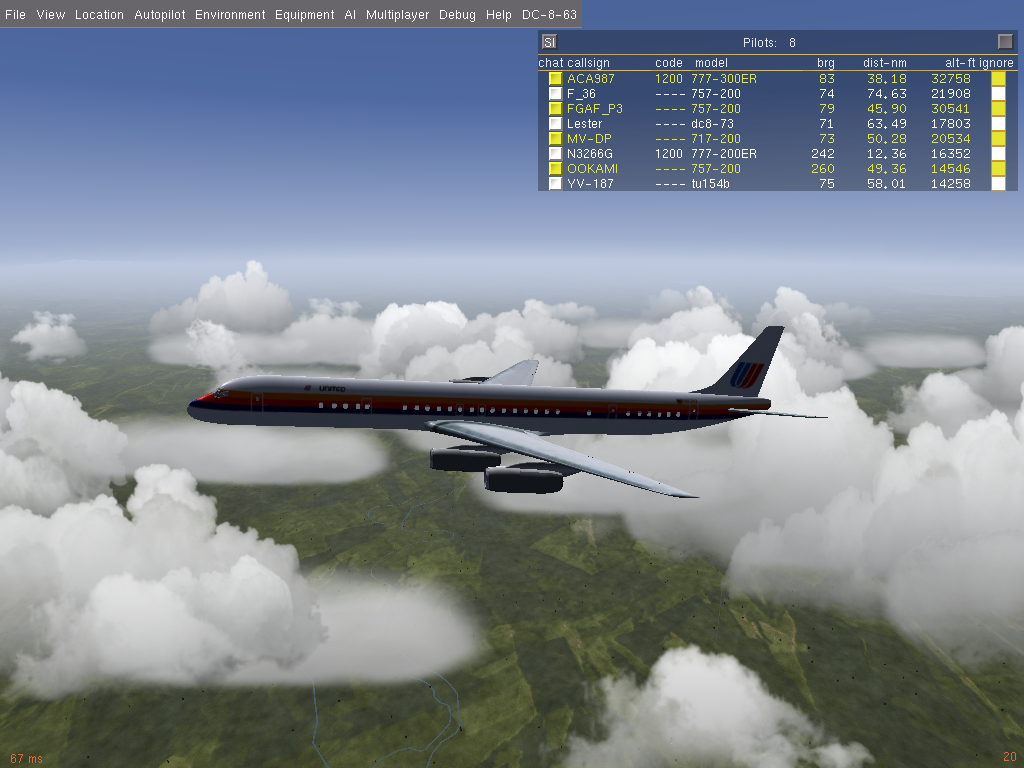Screen dimensions: 1024x768
Task: Toggle chat checkbox for F_36
Action: pos(555,94)
